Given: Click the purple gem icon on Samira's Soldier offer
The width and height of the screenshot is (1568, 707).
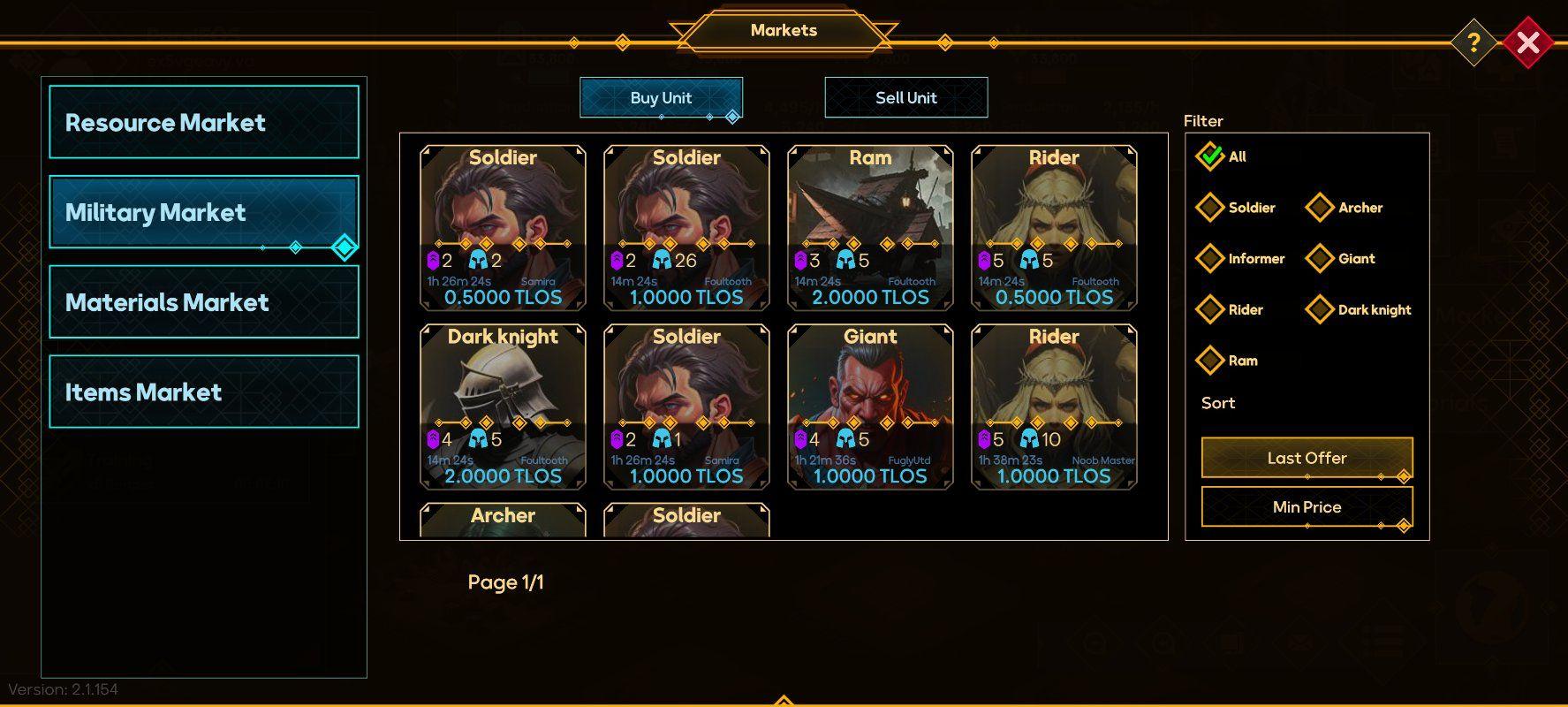Looking at the screenshot, I should coord(432,260).
